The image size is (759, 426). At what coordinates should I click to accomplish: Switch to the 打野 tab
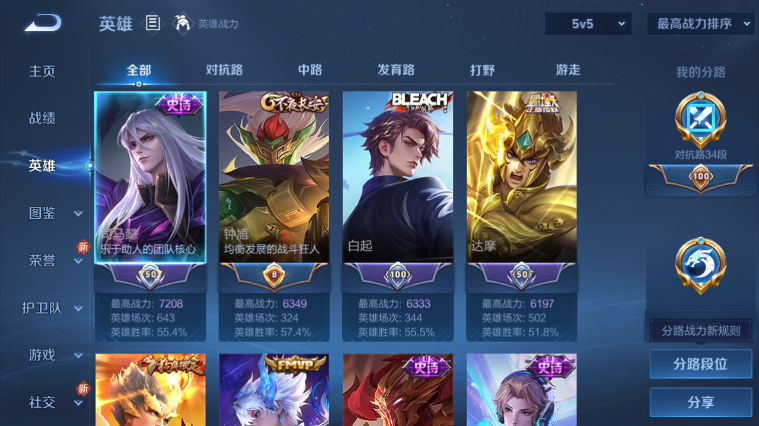coord(483,70)
